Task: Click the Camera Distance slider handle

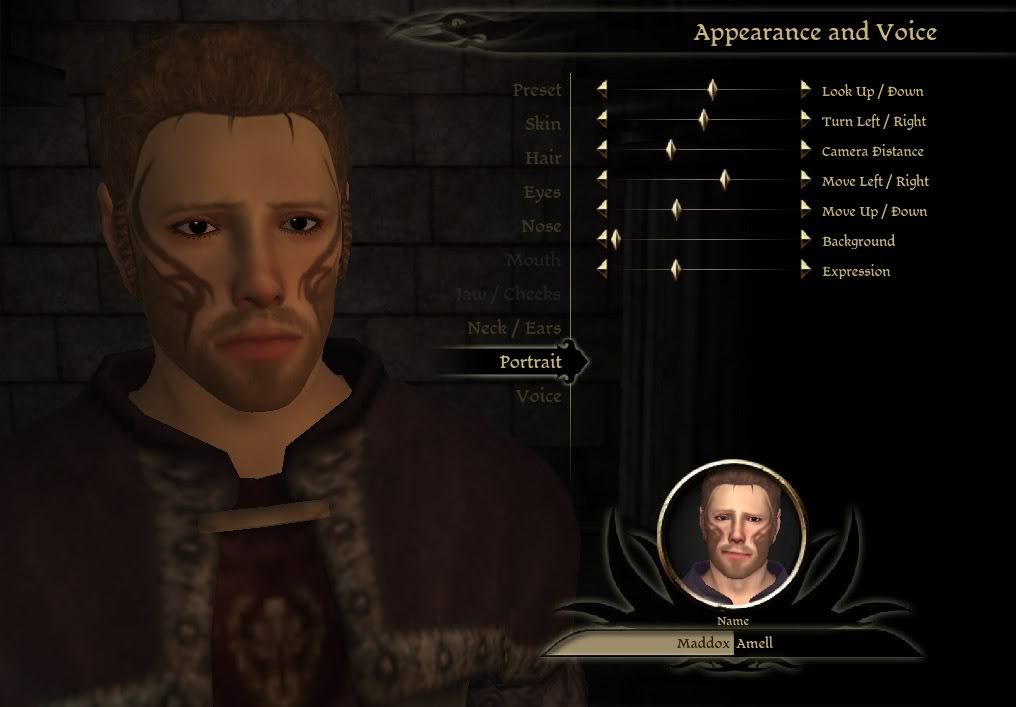Action: [672, 150]
